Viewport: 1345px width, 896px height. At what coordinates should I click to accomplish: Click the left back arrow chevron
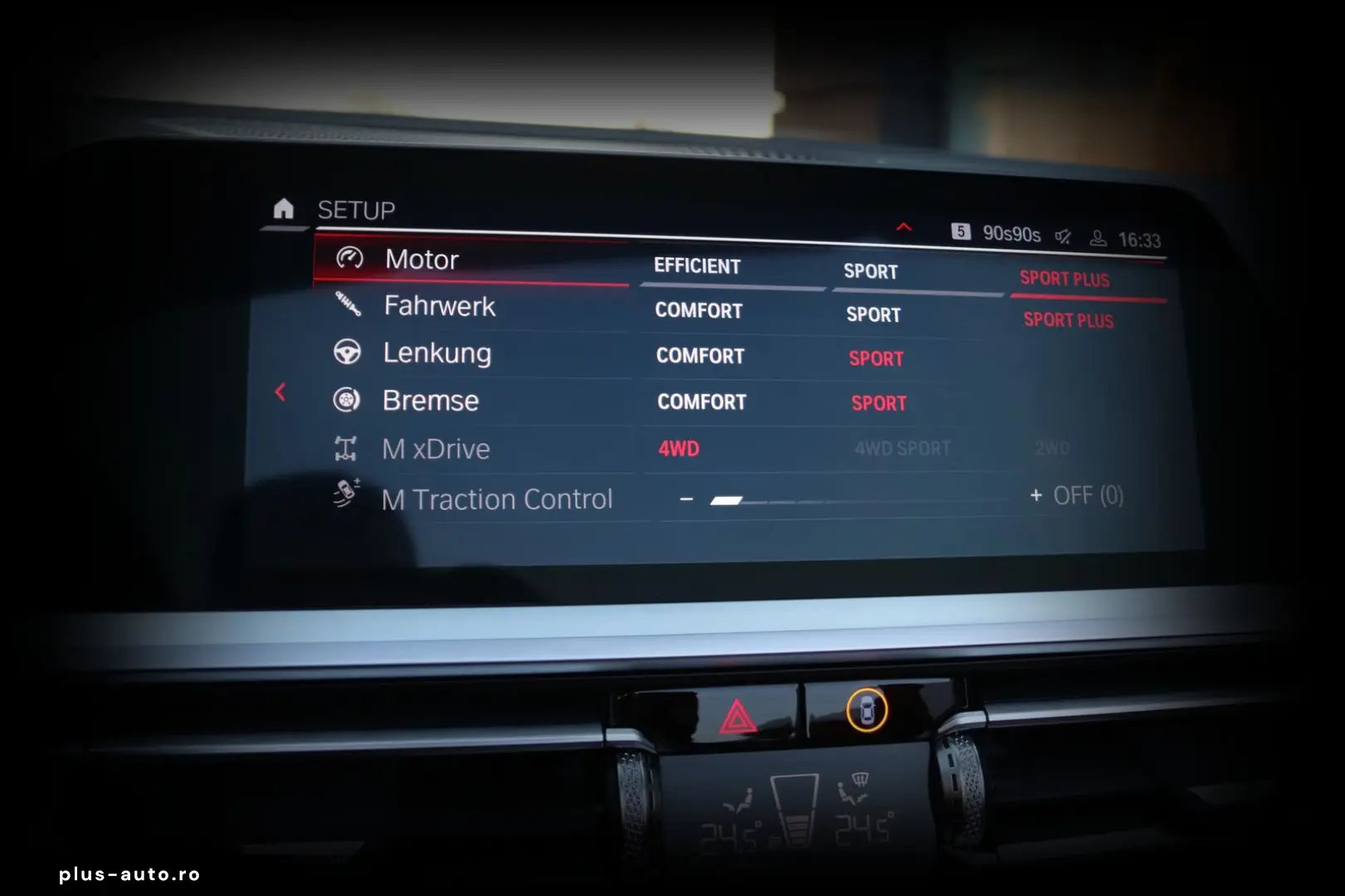[x=280, y=392]
